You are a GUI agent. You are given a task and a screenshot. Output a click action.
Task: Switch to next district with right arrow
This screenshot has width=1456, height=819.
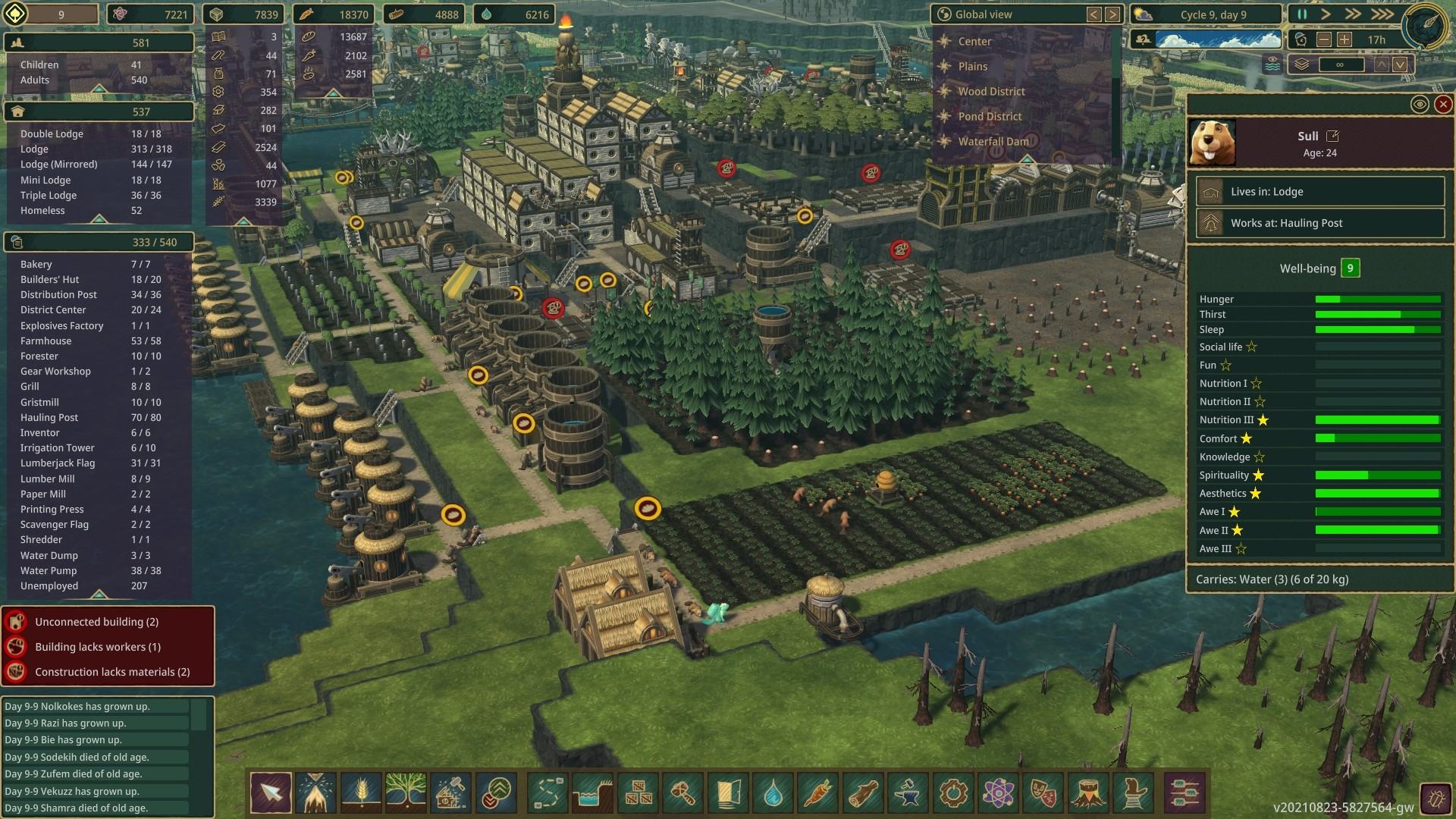[x=1112, y=14]
